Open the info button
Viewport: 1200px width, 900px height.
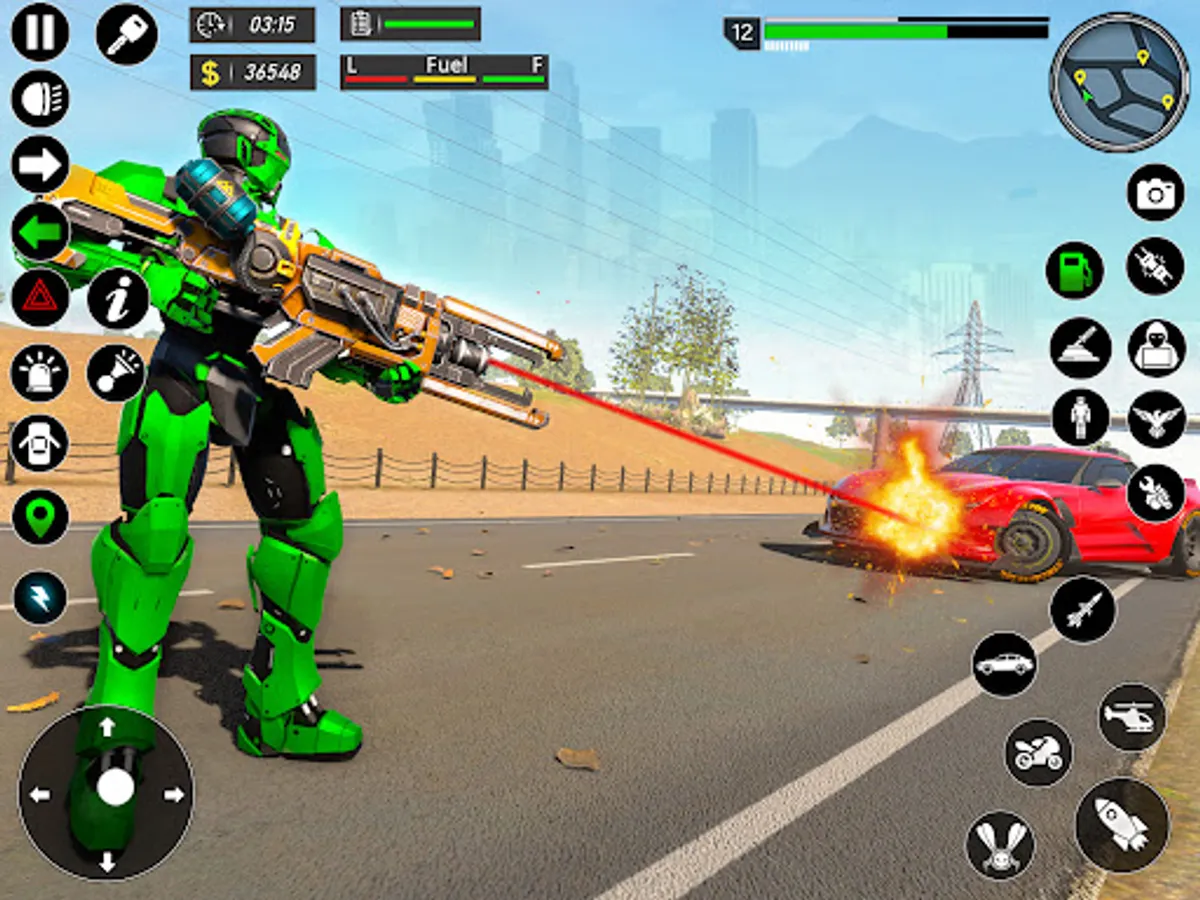tap(118, 298)
